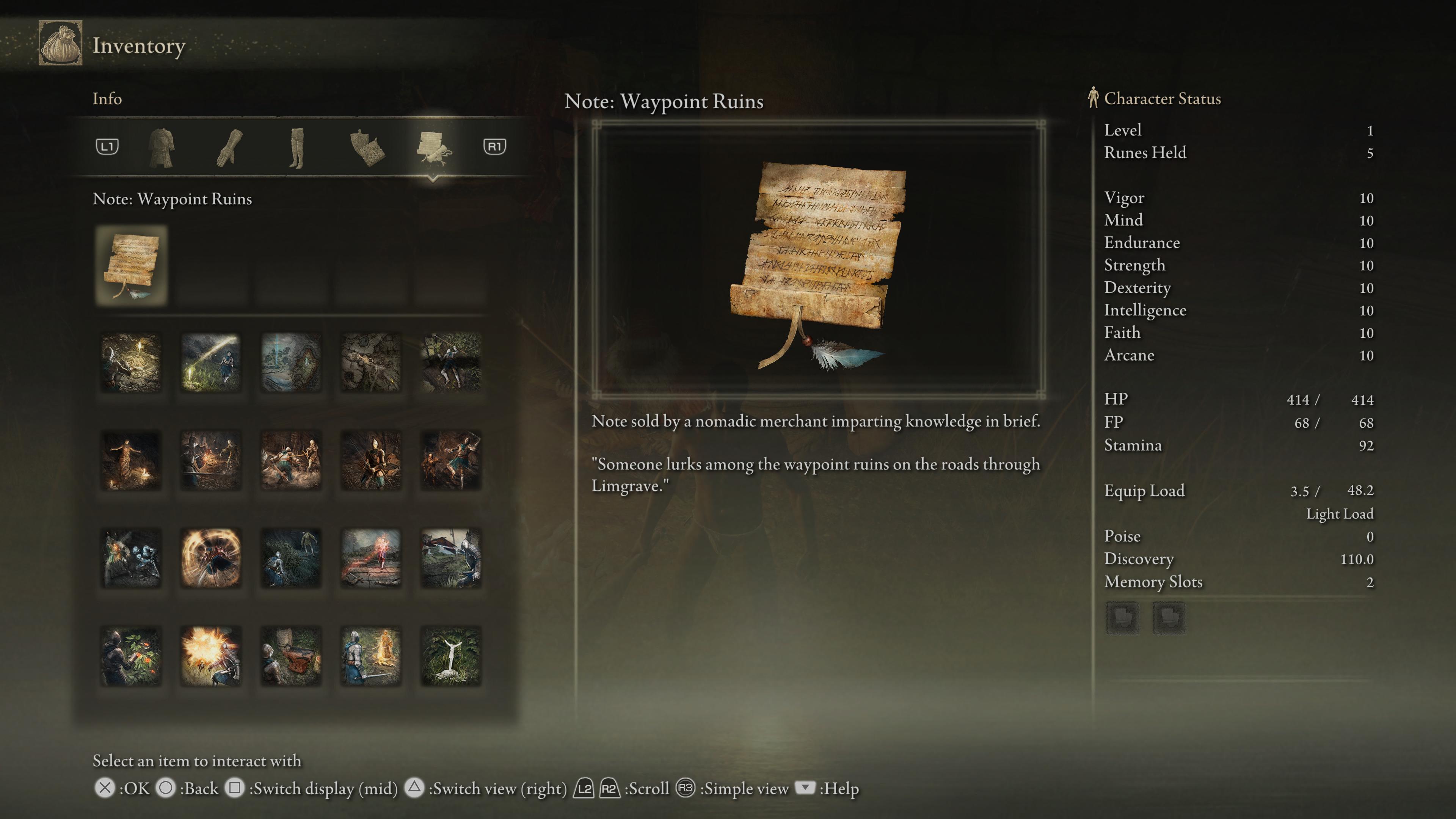
Task: Select the white statue in grass thumbnail
Action: pos(451,656)
